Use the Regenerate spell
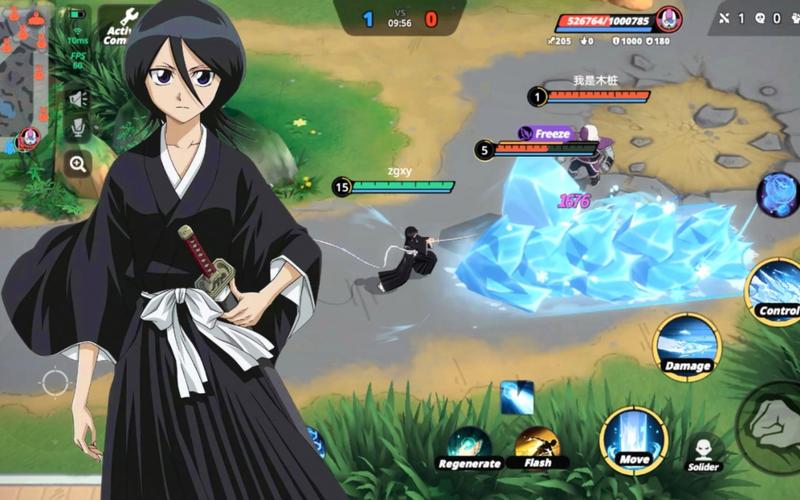Image resolution: width=800 pixels, height=500 pixels. [x=467, y=446]
